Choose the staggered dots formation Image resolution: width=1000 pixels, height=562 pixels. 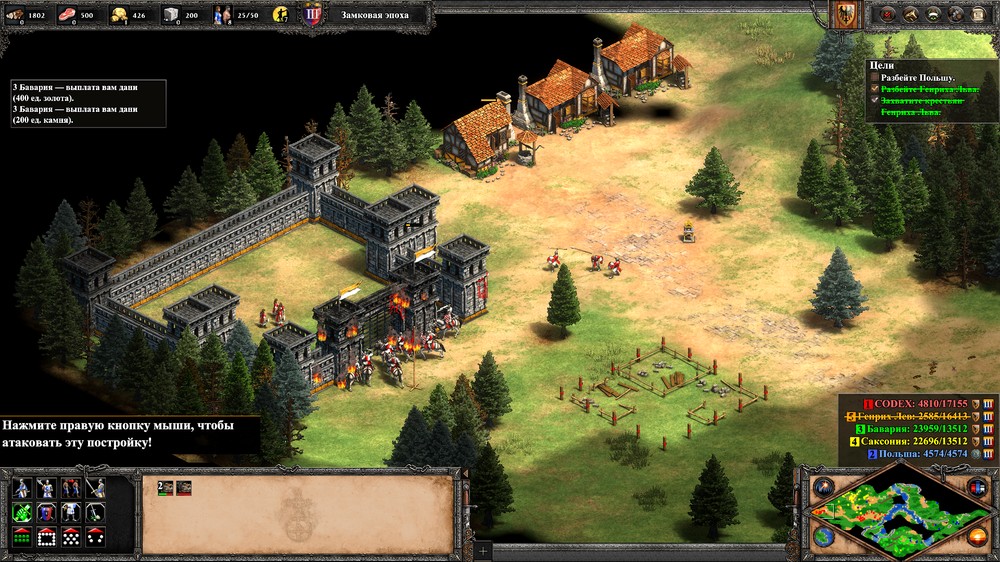tap(70, 536)
